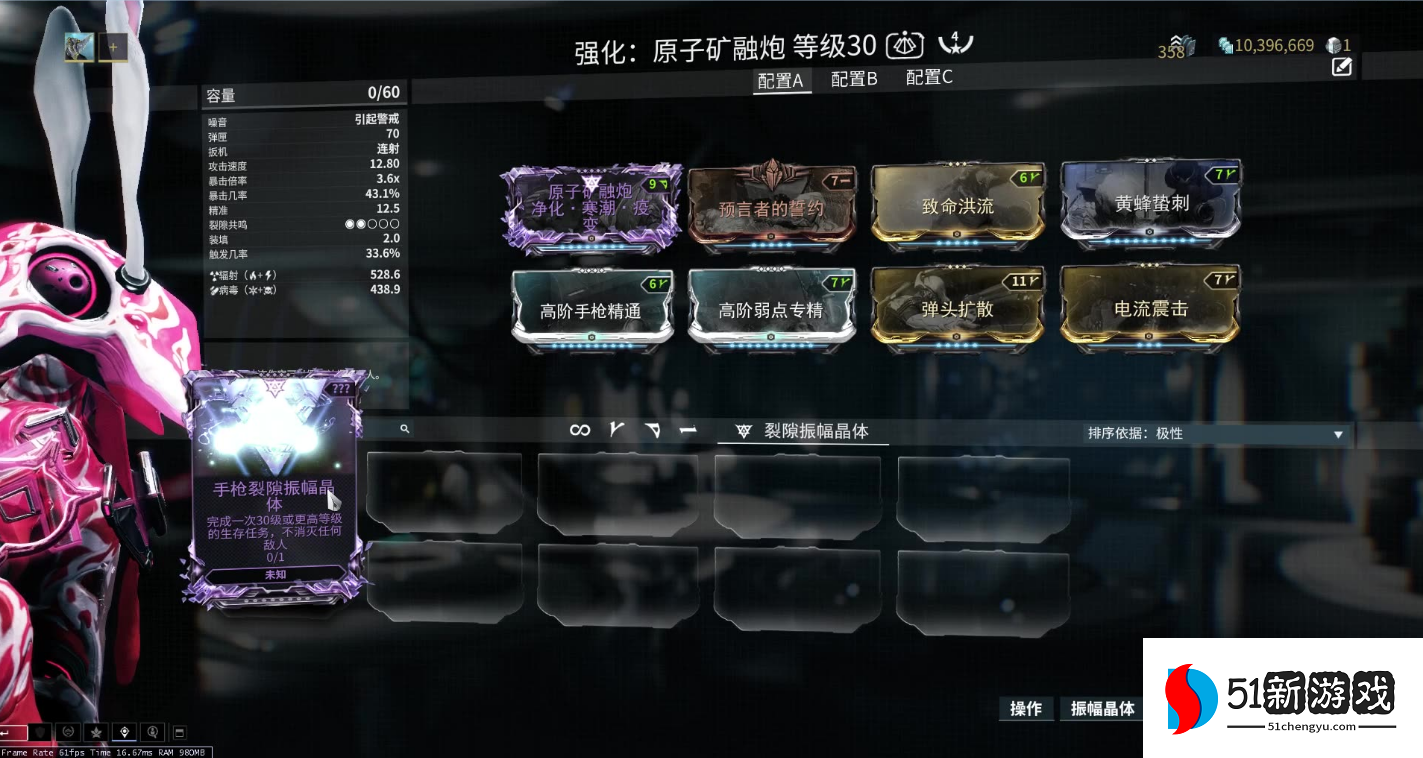Screen dimensions: 1423x758
Task: Switch to the 配置B tab
Action: pyautogui.click(x=852, y=78)
